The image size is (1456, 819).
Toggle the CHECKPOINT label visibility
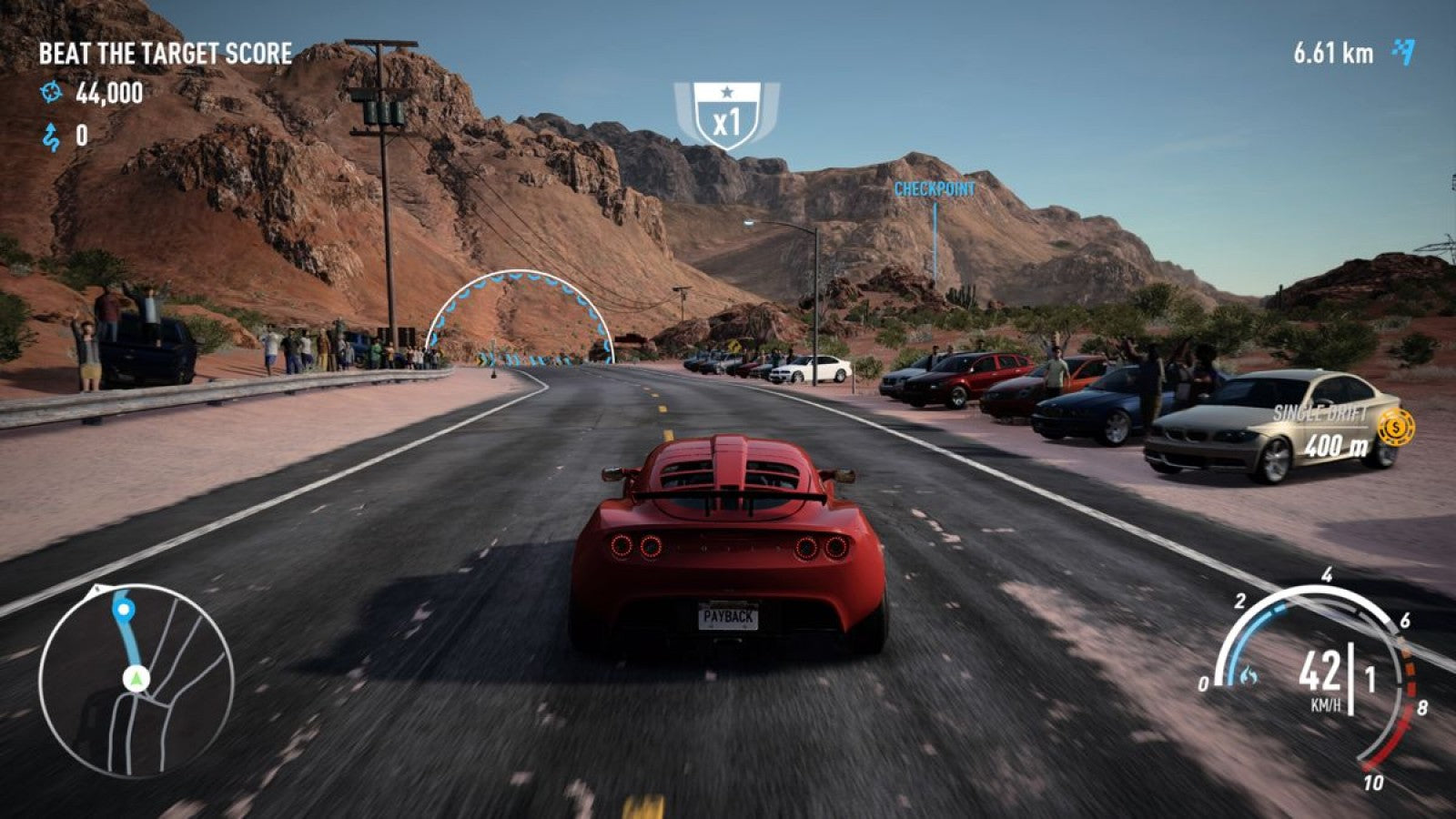(x=935, y=188)
